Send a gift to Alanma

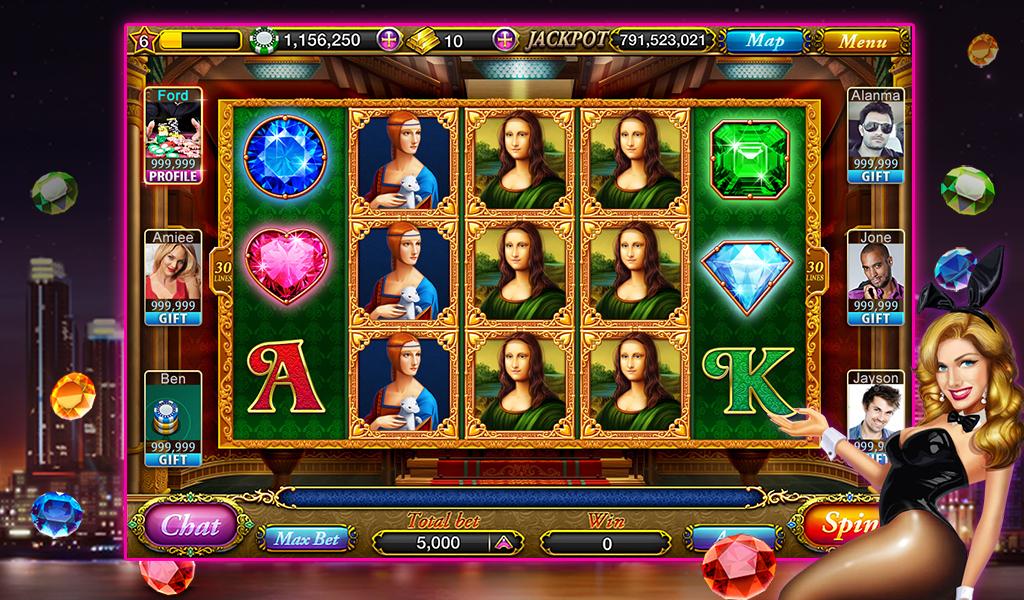click(875, 176)
